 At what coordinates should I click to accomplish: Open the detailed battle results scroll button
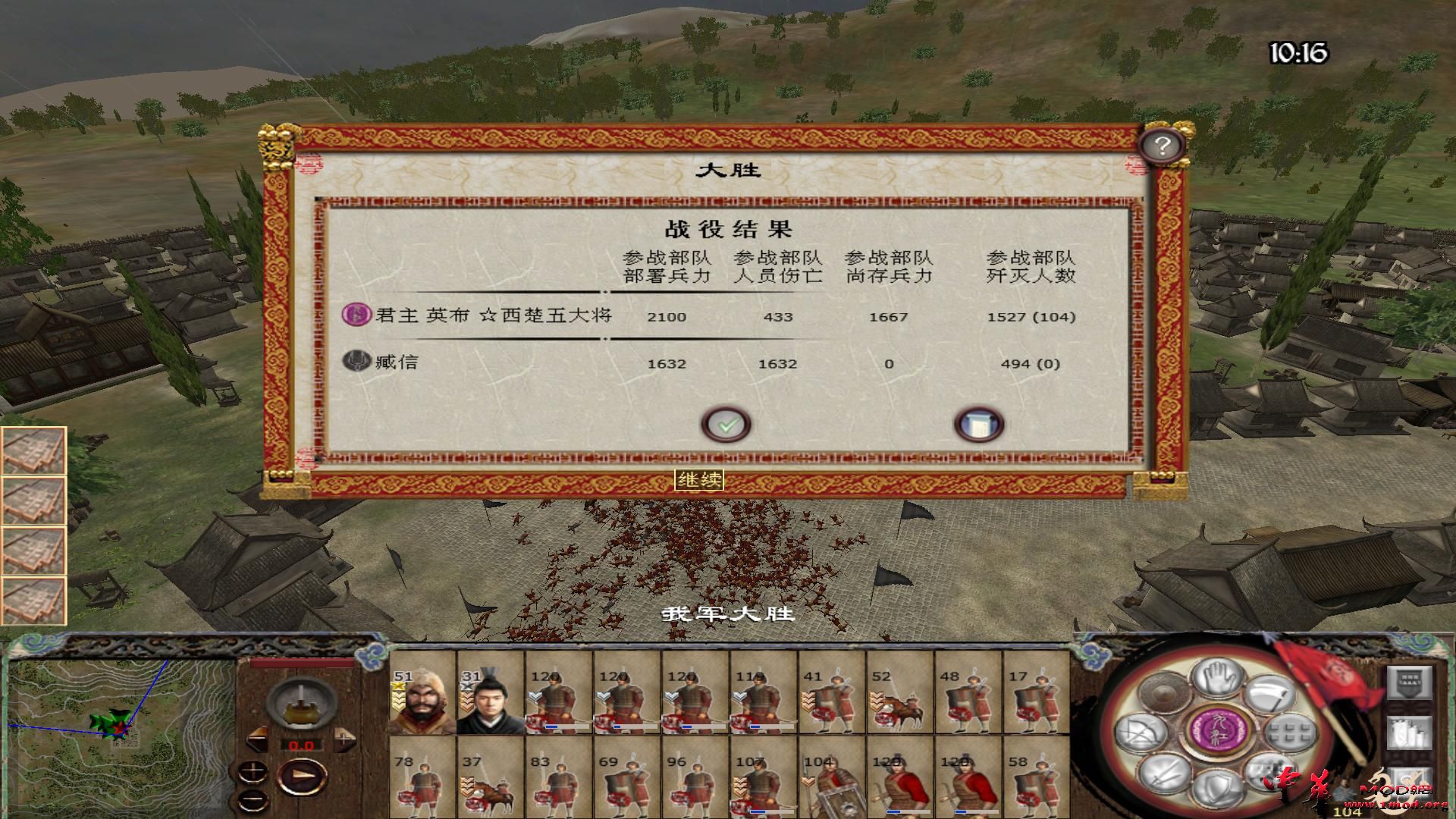click(978, 425)
